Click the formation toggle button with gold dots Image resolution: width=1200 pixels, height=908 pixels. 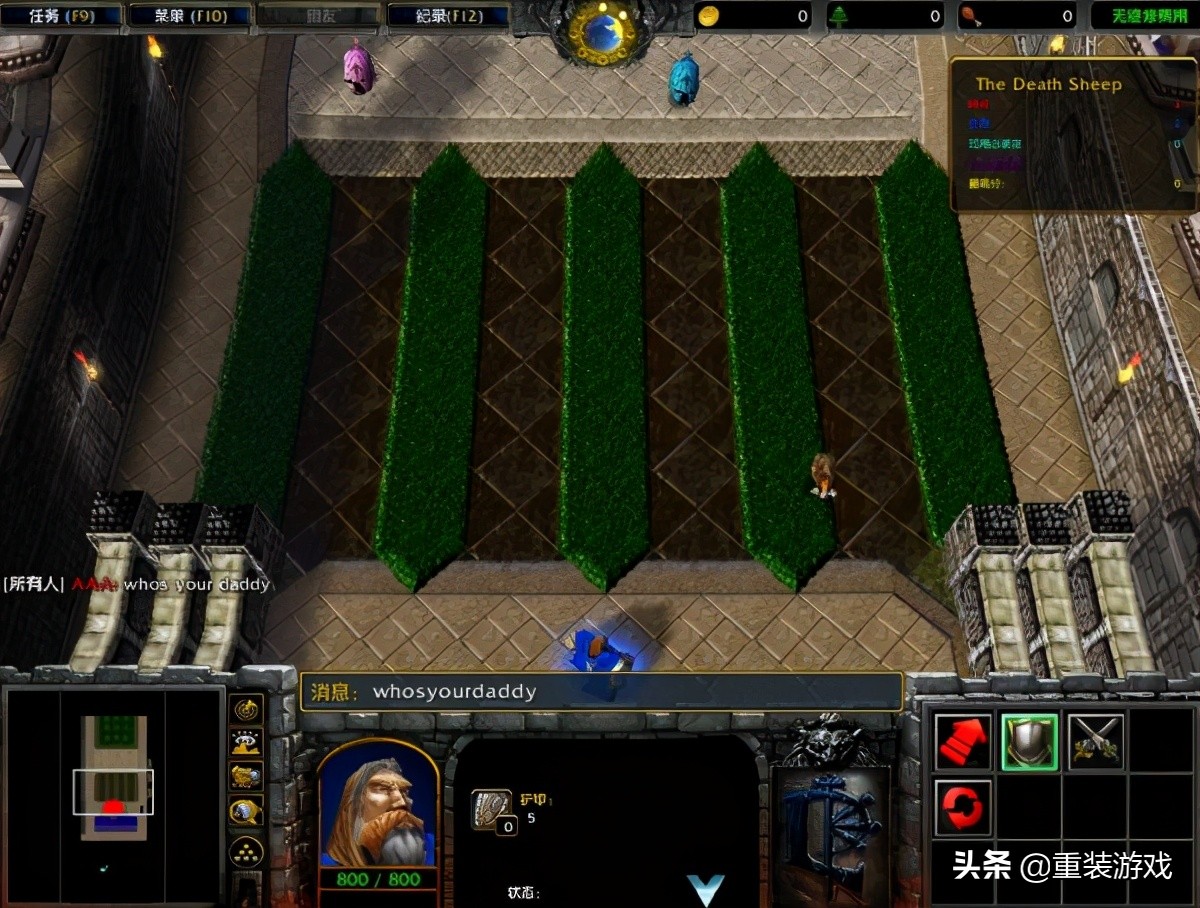point(246,852)
